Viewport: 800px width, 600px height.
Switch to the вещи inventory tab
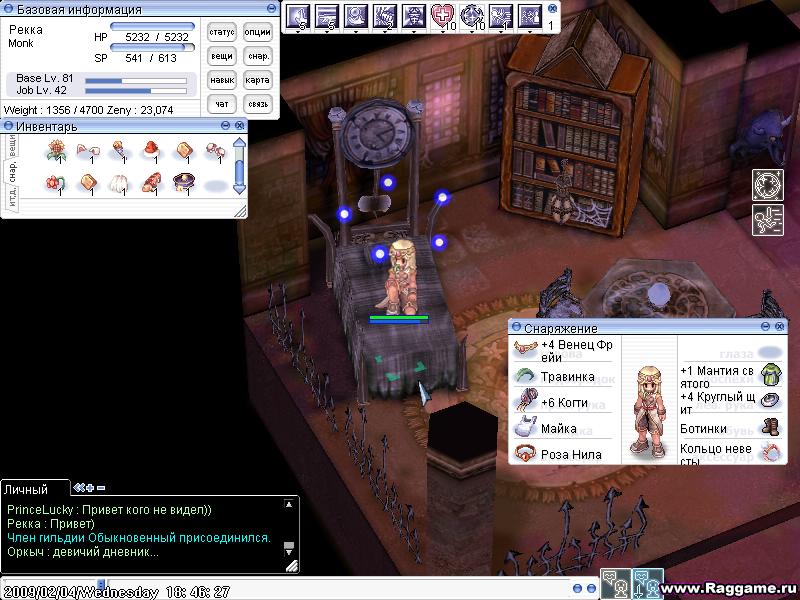(11, 145)
